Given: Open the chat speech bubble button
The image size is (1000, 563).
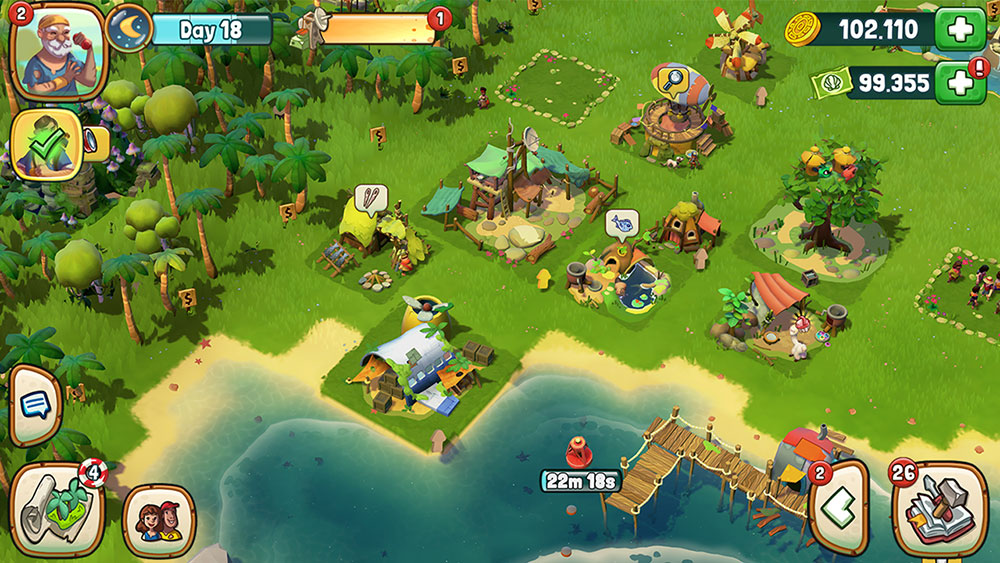Looking at the screenshot, I should pyautogui.click(x=35, y=405).
